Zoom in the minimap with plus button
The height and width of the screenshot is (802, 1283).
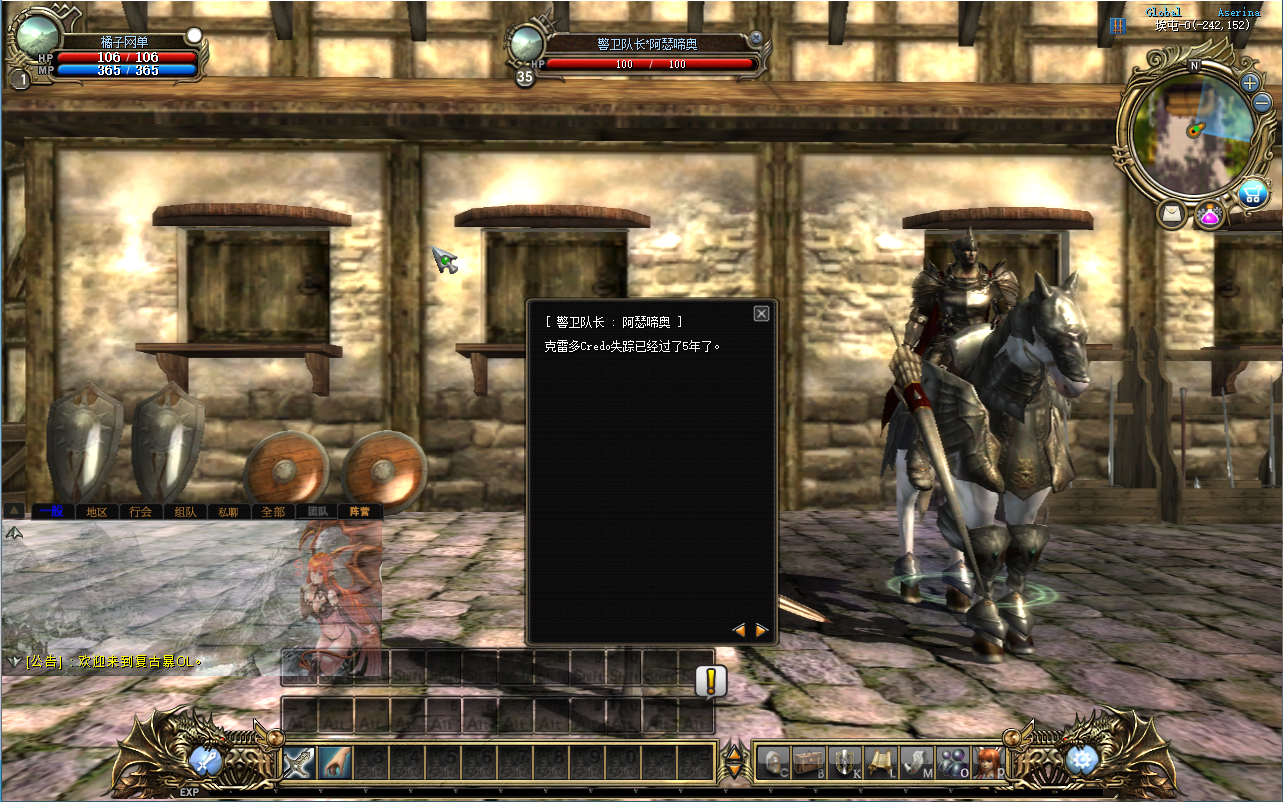(1251, 82)
